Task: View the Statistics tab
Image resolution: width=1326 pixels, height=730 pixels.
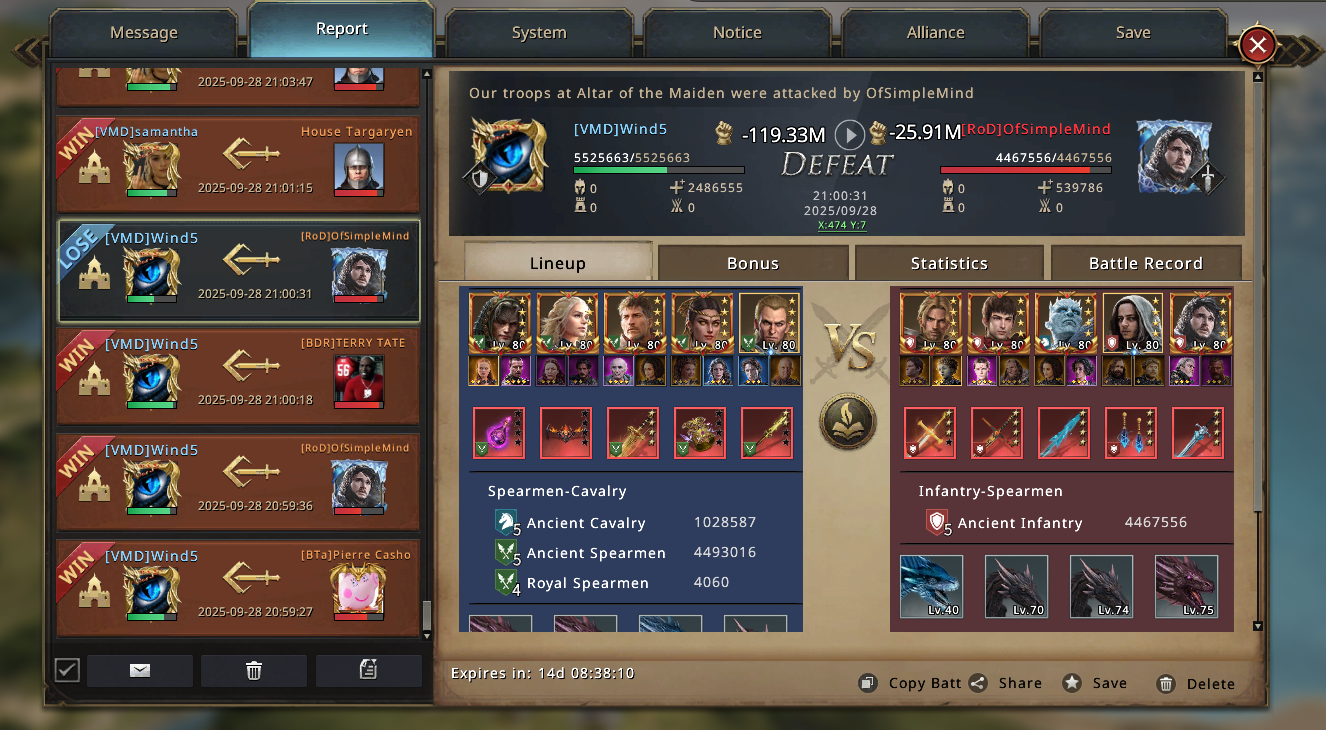Action: click(x=949, y=263)
